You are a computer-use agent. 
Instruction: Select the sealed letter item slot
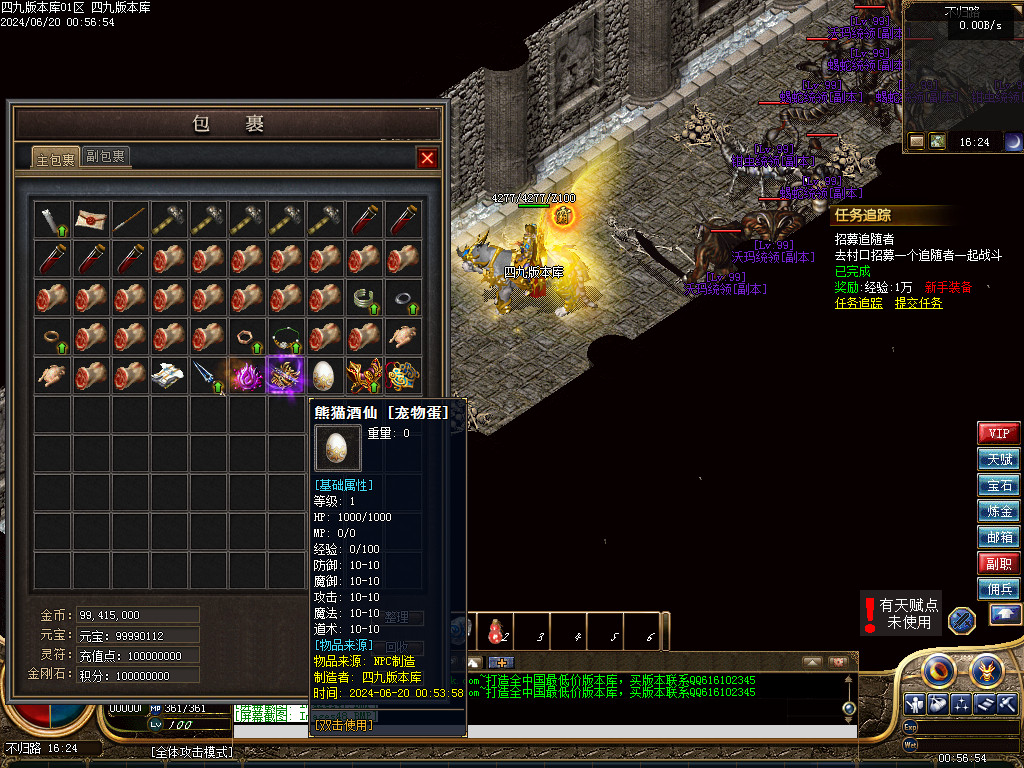click(x=91, y=220)
